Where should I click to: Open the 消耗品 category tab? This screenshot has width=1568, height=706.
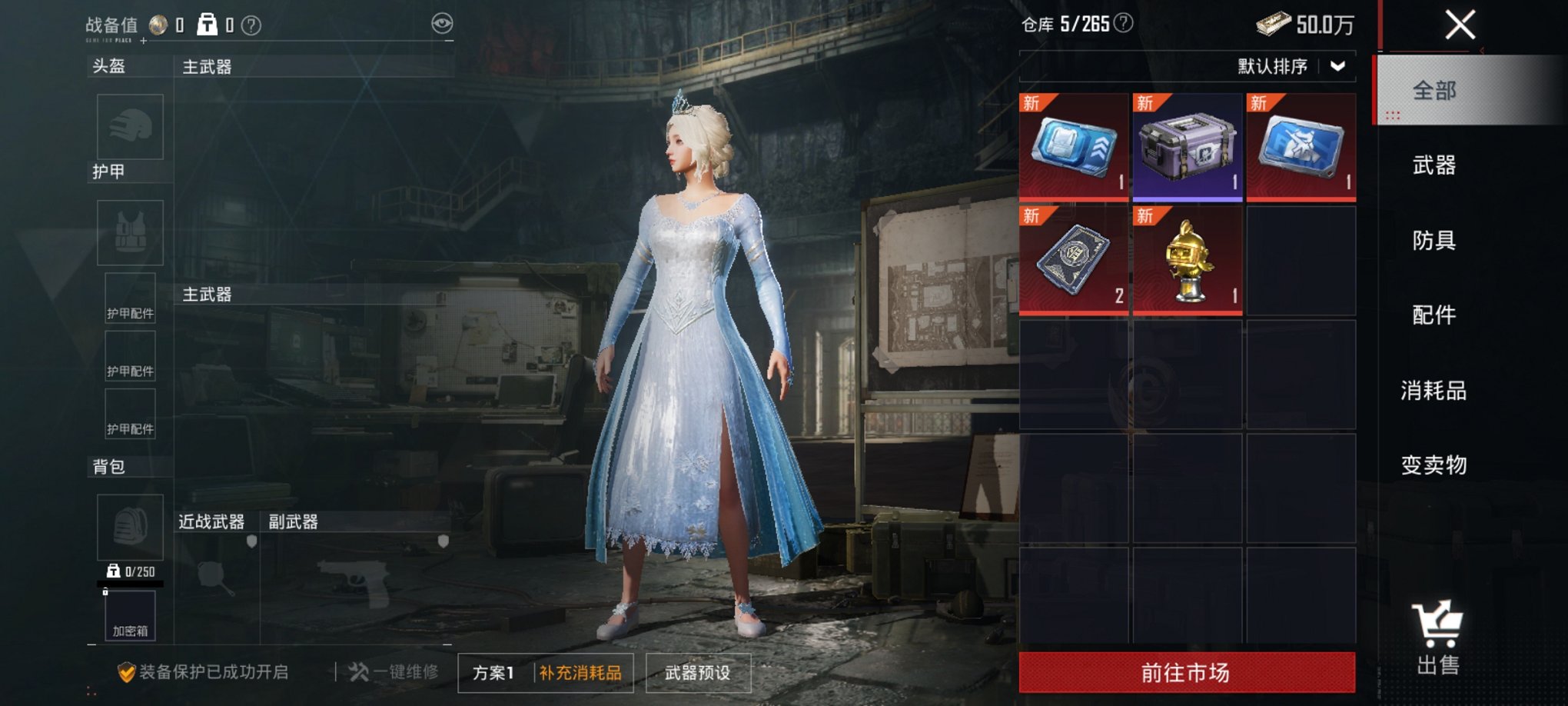(1433, 390)
